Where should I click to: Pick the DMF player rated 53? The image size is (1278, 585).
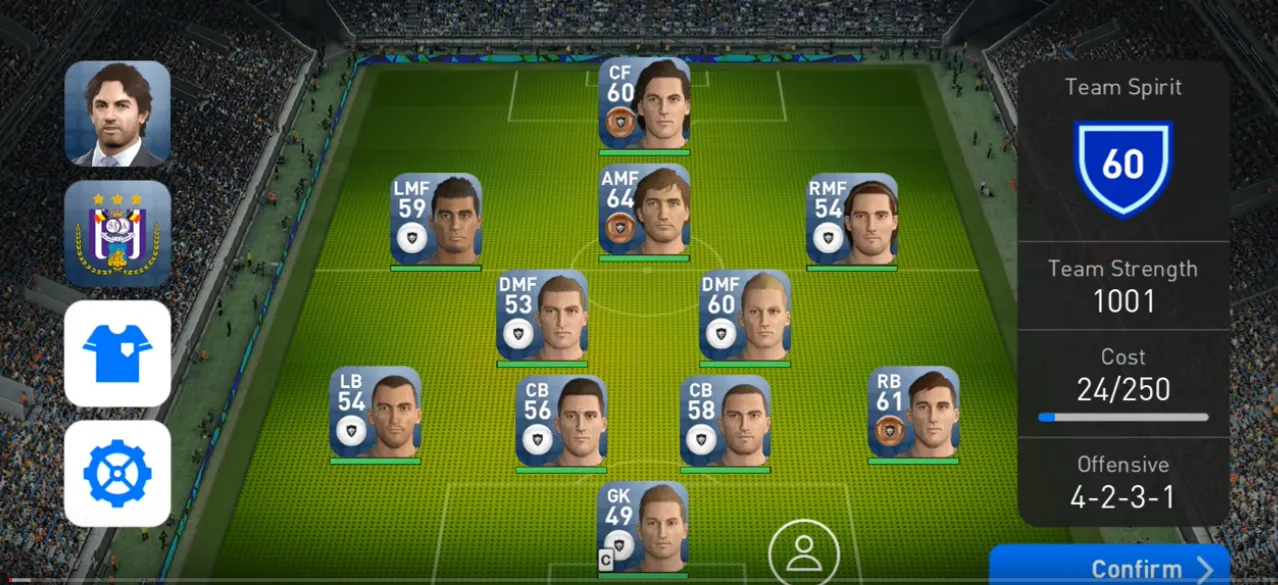542,315
